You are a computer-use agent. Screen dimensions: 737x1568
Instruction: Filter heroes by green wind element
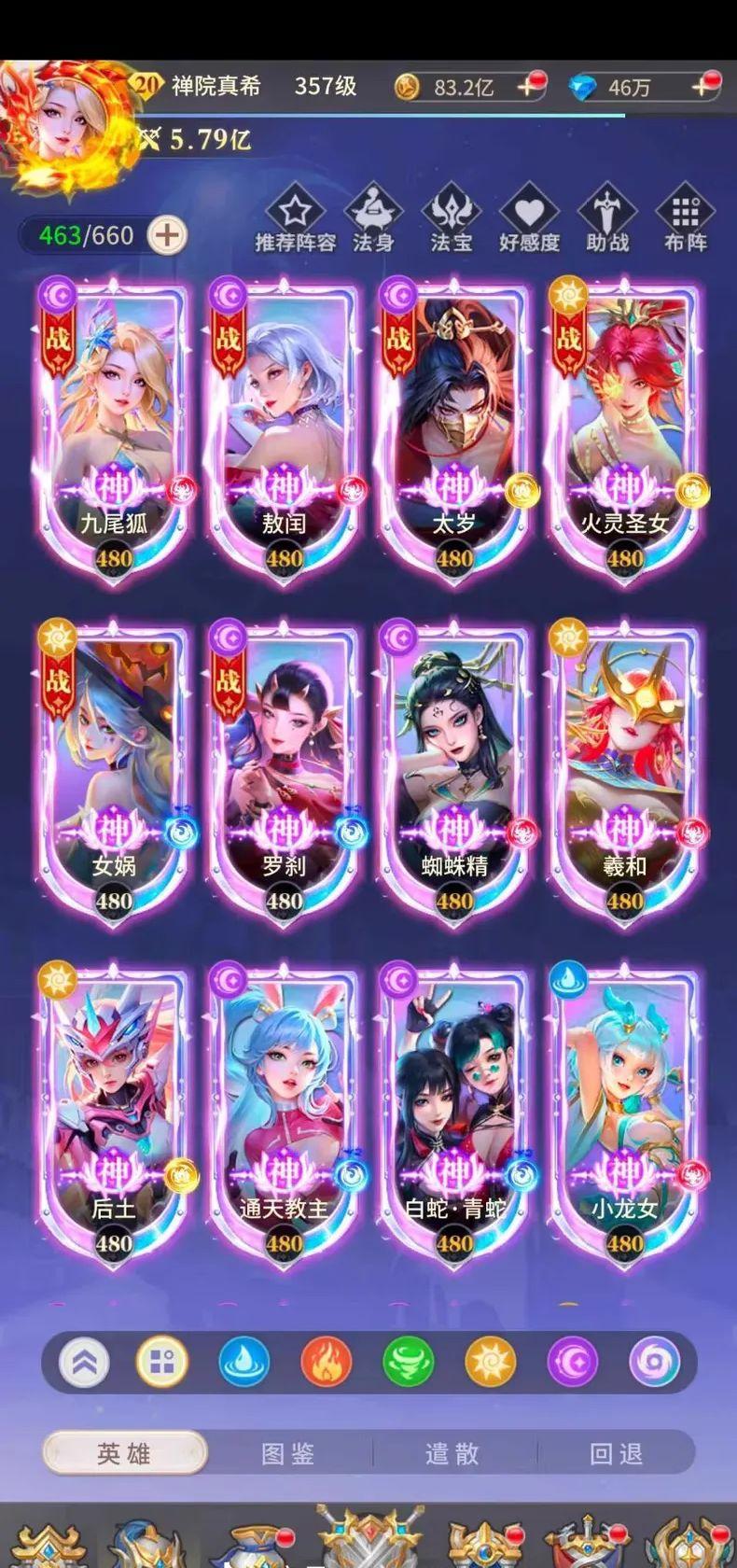pyautogui.click(x=408, y=1362)
